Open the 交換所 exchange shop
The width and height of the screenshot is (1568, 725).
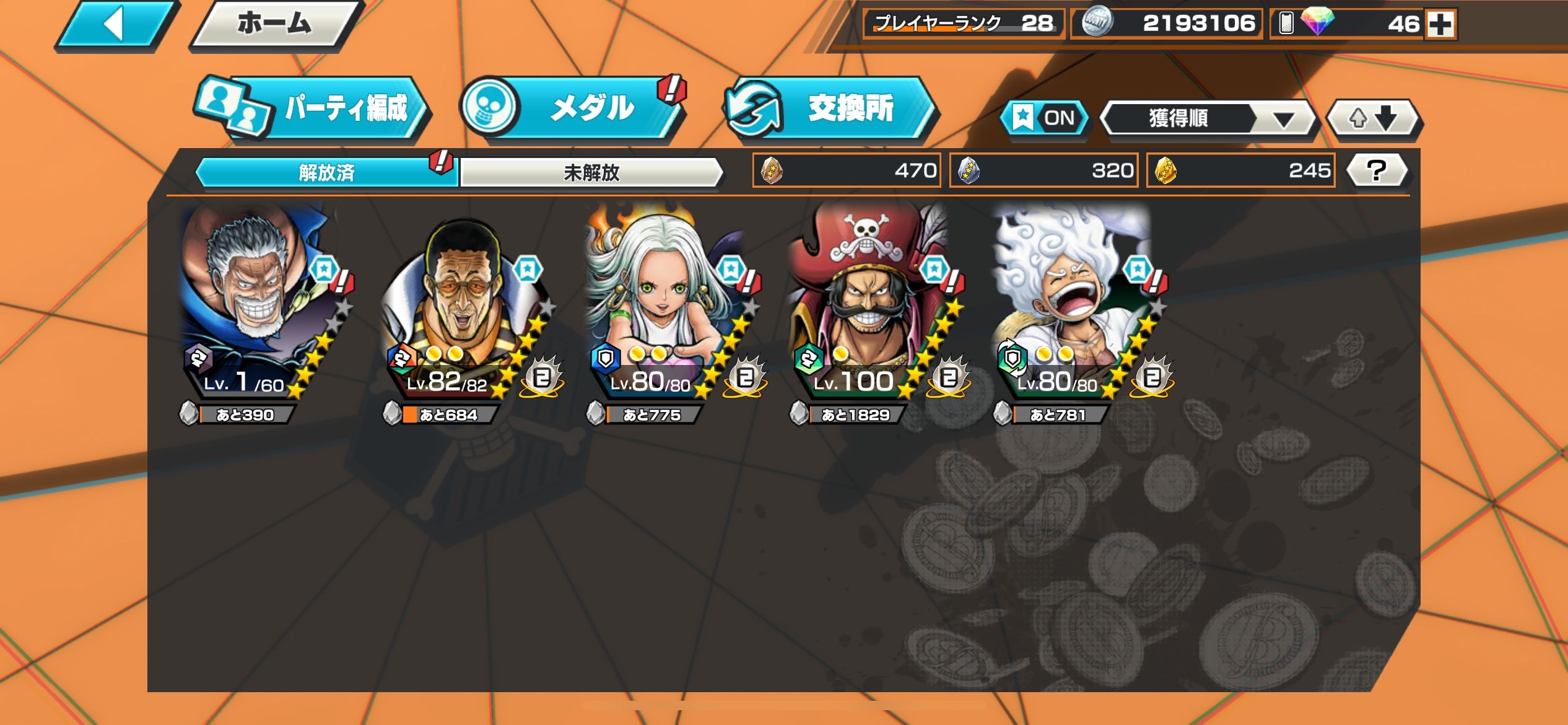pyautogui.click(x=830, y=108)
